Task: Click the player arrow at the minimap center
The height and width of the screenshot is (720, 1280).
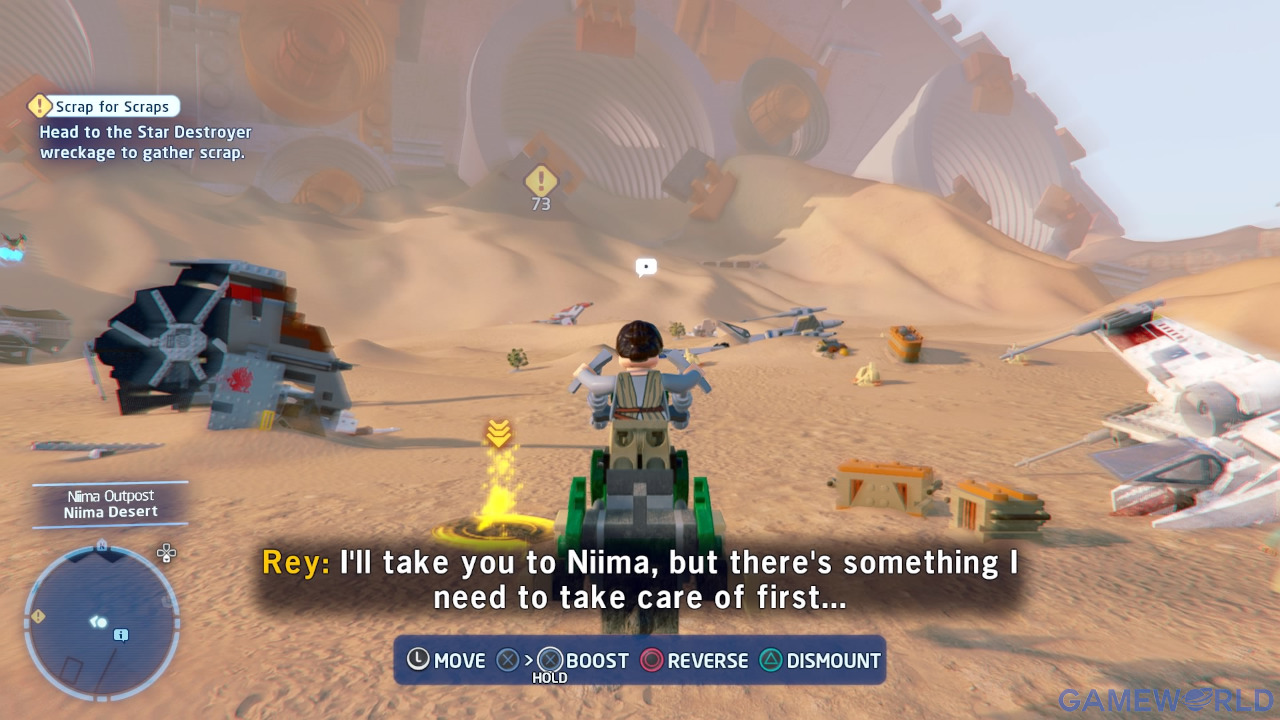Action: (x=96, y=622)
